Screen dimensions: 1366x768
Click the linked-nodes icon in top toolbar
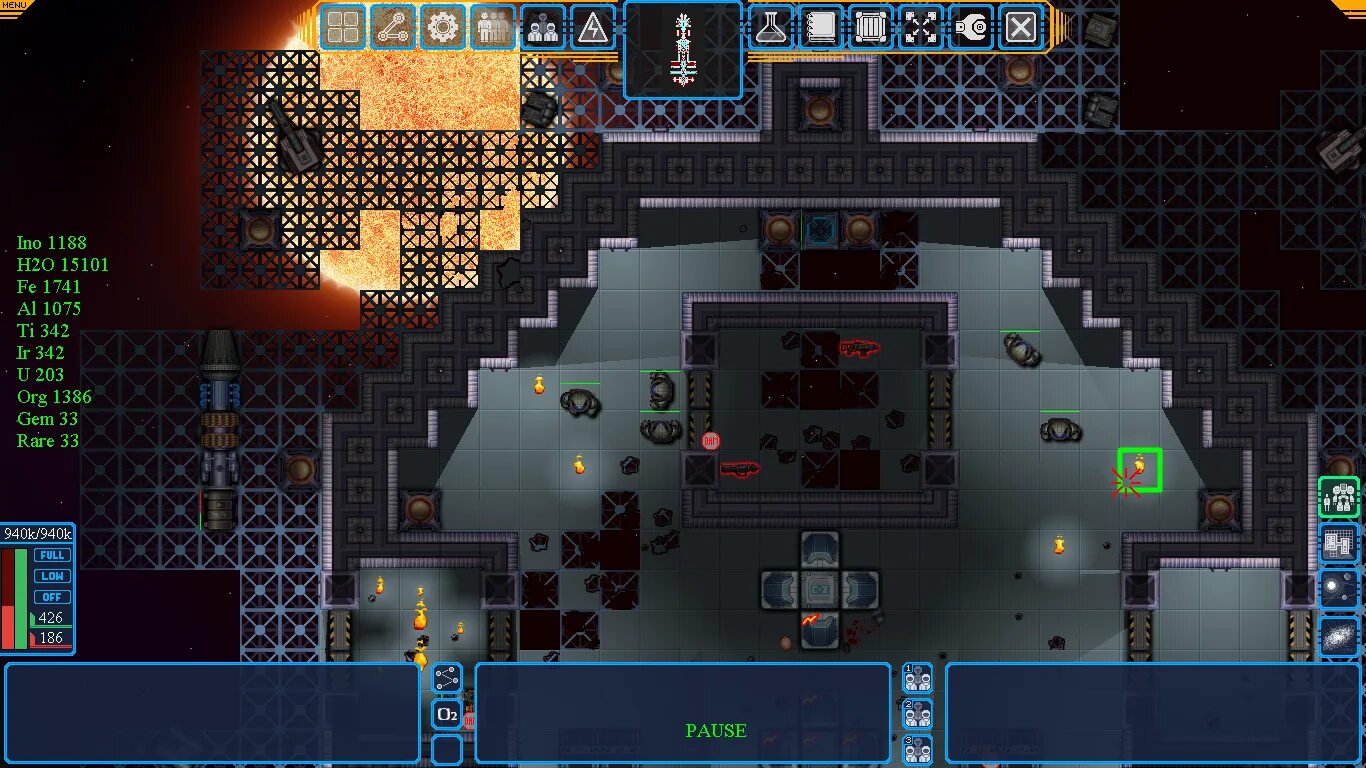click(x=393, y=27)
